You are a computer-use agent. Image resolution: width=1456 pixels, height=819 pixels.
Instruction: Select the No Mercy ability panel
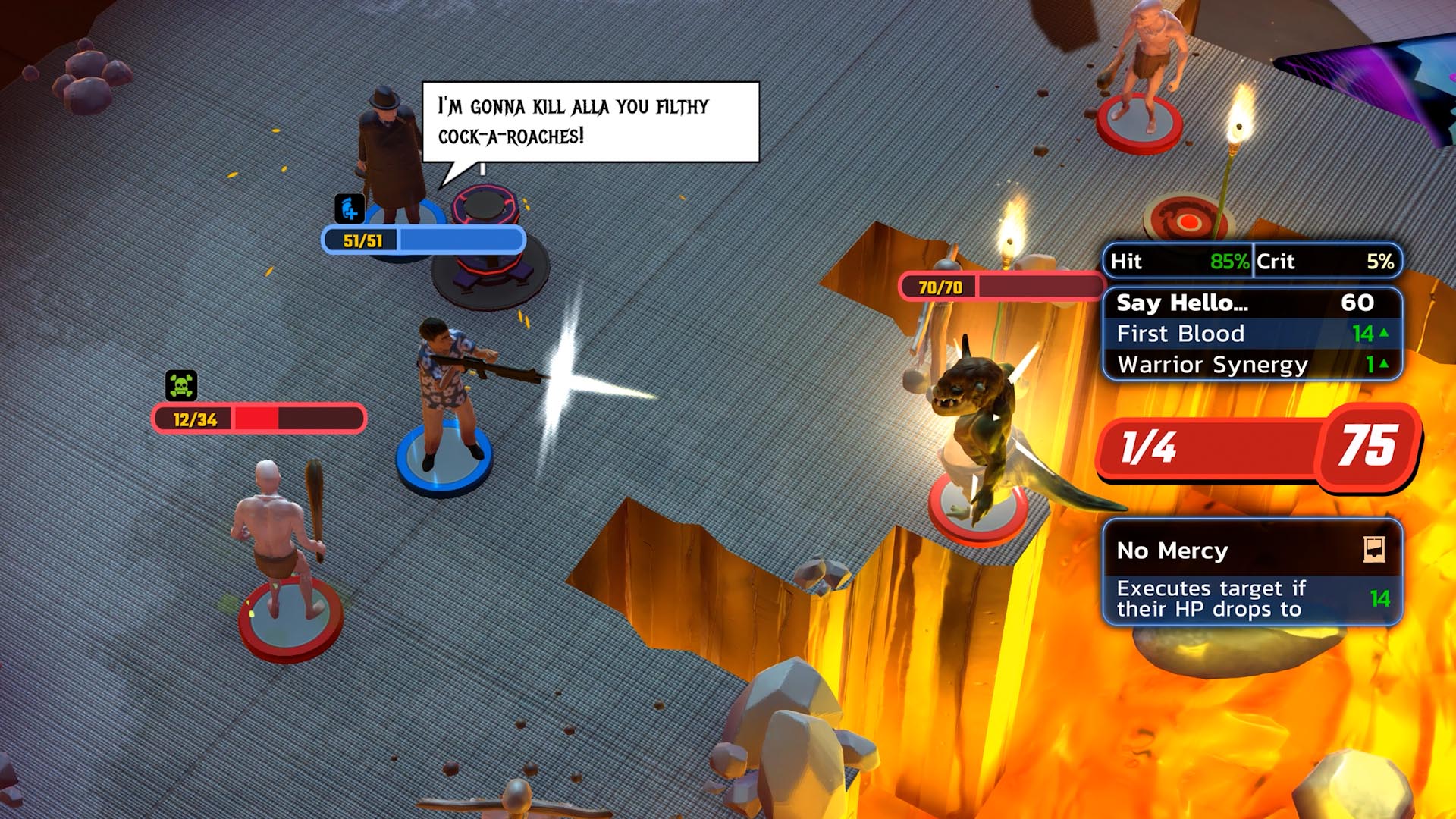point(1251,573)
